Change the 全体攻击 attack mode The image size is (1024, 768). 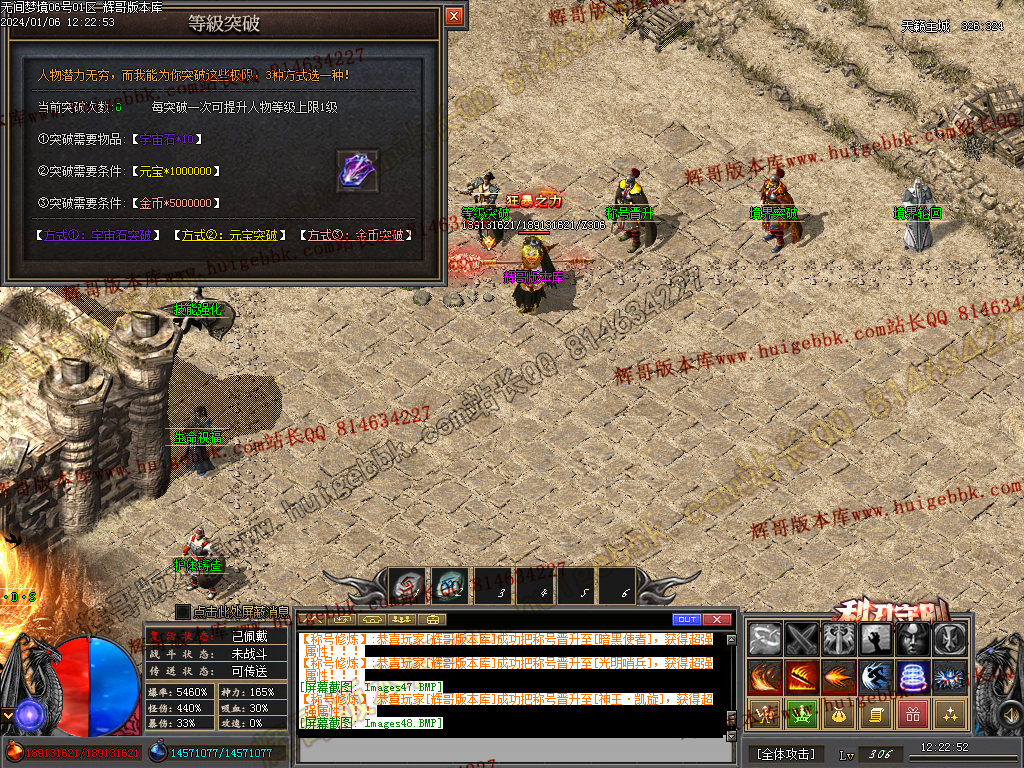click(x=785, y=753)
